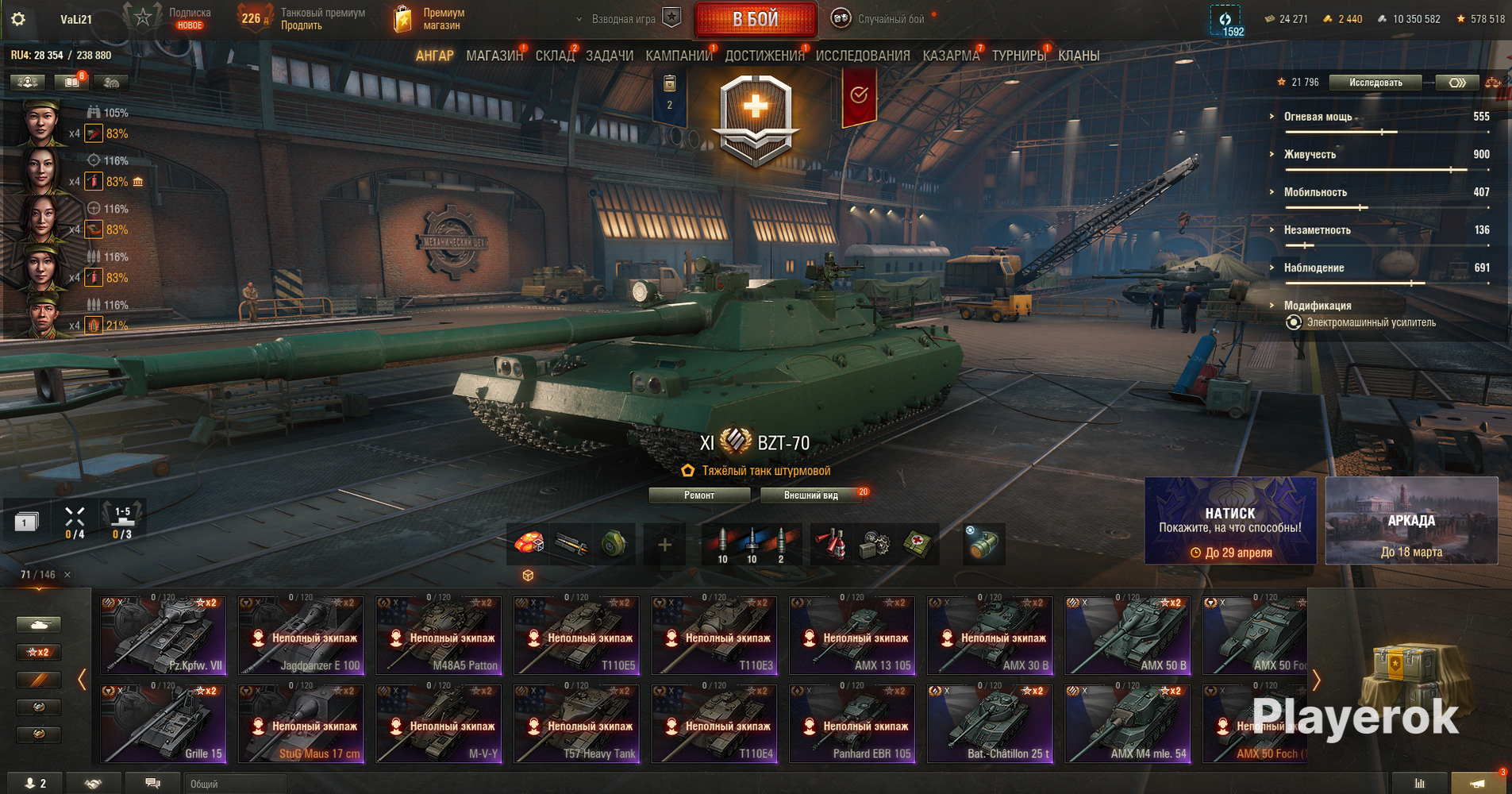Open the Внешний вид customization button
The image size is (1512, 794).
click(x=810, y=495)
